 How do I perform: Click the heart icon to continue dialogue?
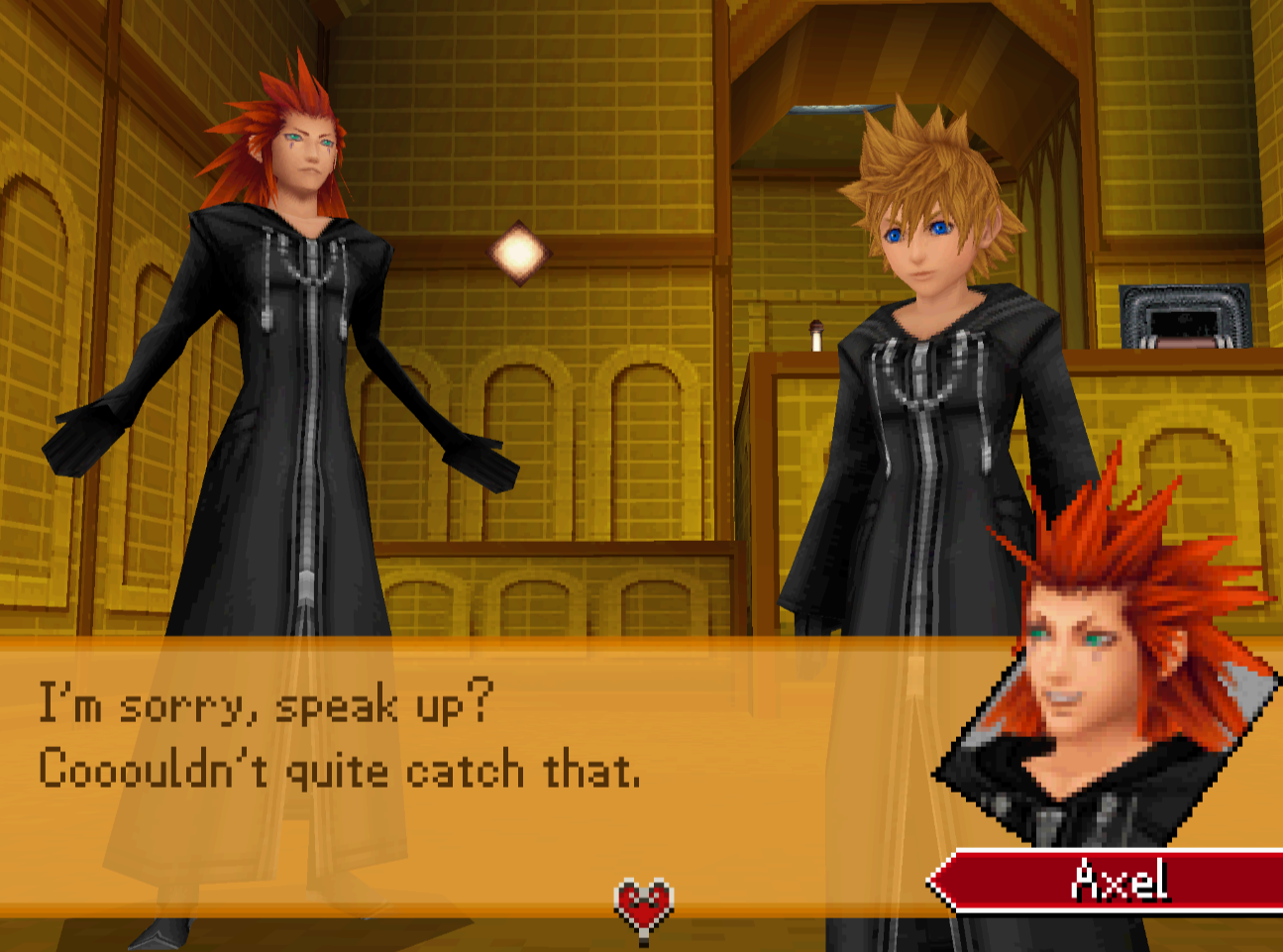click(x=644, y=906)
